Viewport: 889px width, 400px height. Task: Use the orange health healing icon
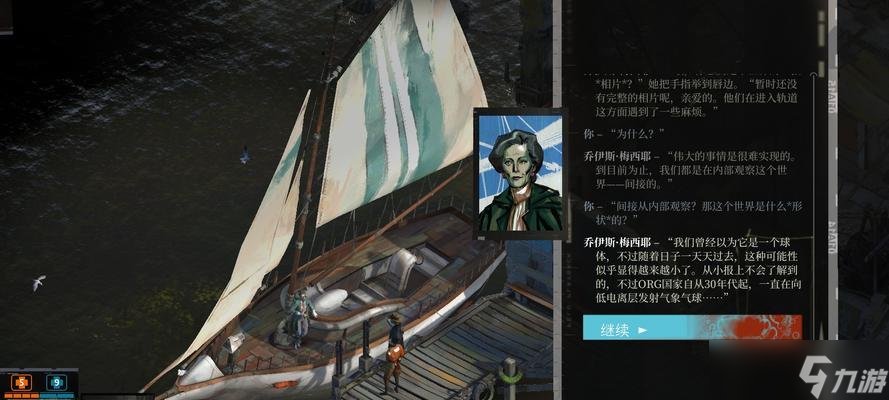tap(21, 381)
